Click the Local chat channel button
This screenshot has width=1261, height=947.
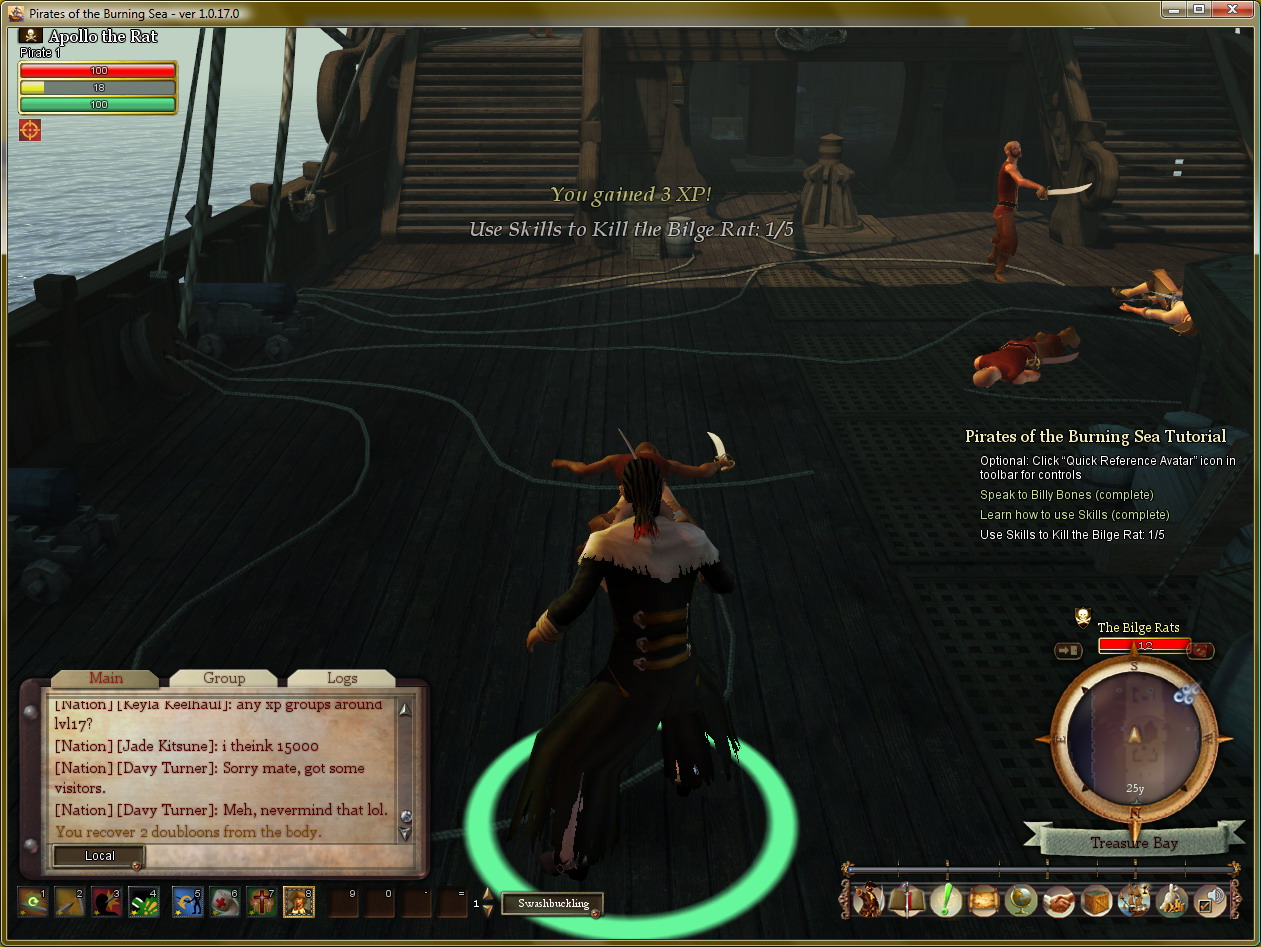pyautogui.click(x=99, y=856)
